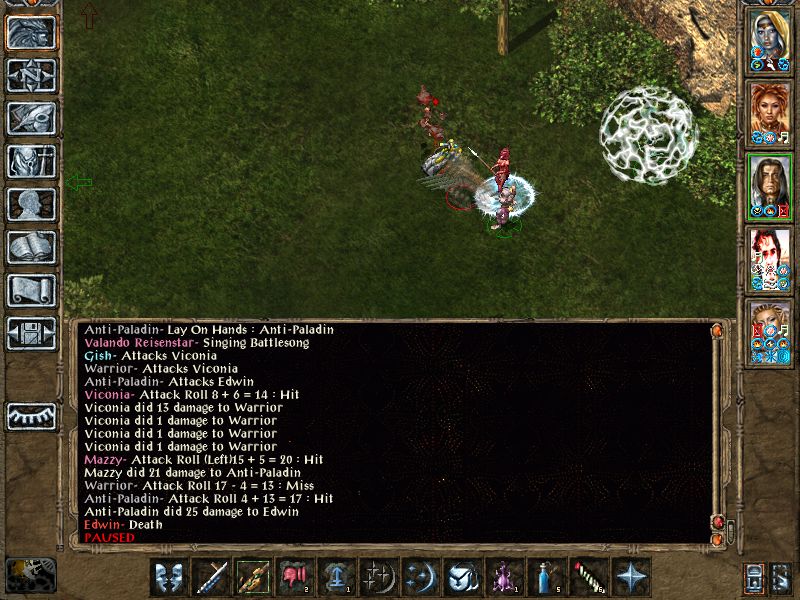Open the inventory screen button
Screen dimensions: 800x600
point(31,161)
